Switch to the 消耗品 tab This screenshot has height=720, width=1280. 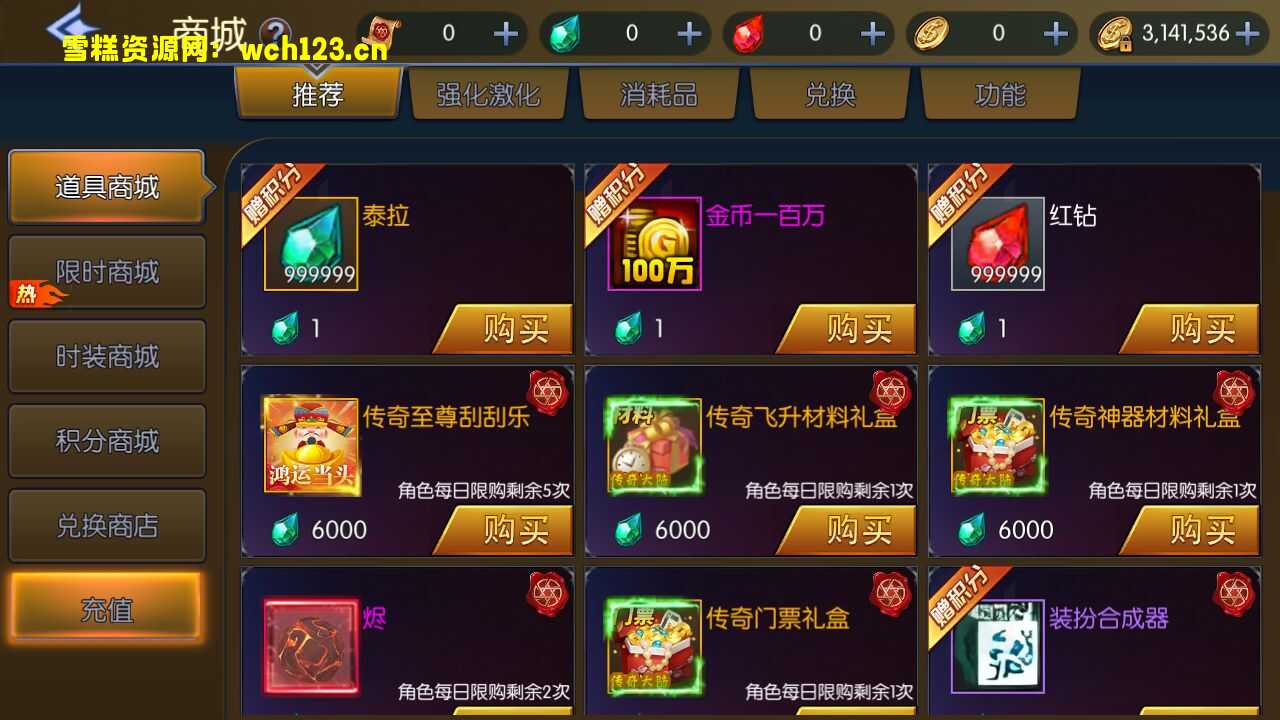(x=659, y=93)
